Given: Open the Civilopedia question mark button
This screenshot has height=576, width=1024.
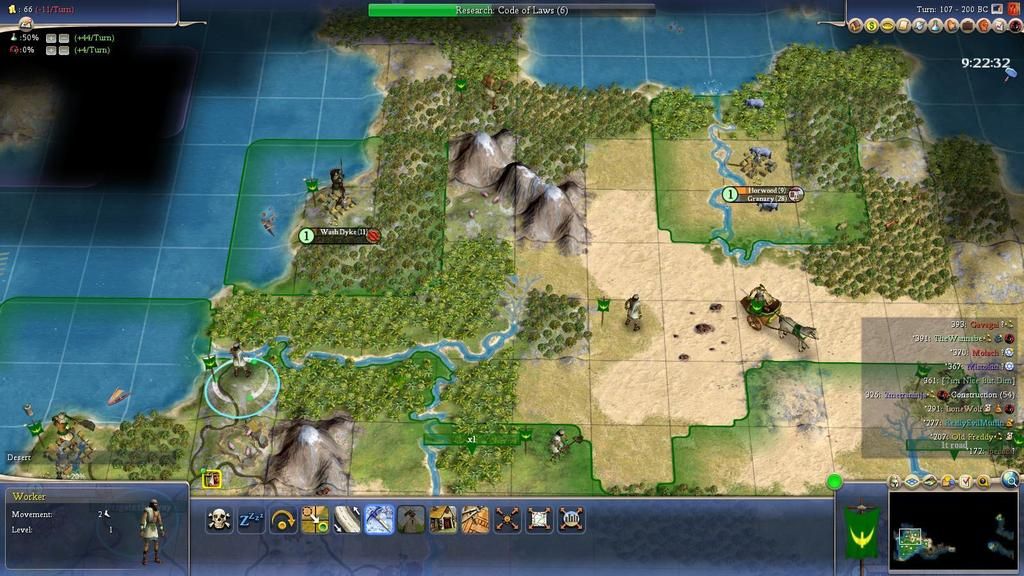Looking at the screenshot, I should pyautogui.click(x=1014, y=10).
